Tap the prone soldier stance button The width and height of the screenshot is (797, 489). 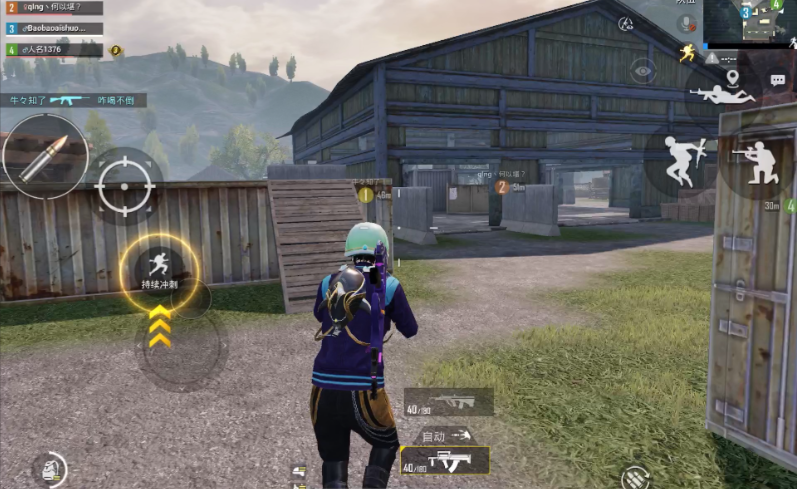point(723,95)
